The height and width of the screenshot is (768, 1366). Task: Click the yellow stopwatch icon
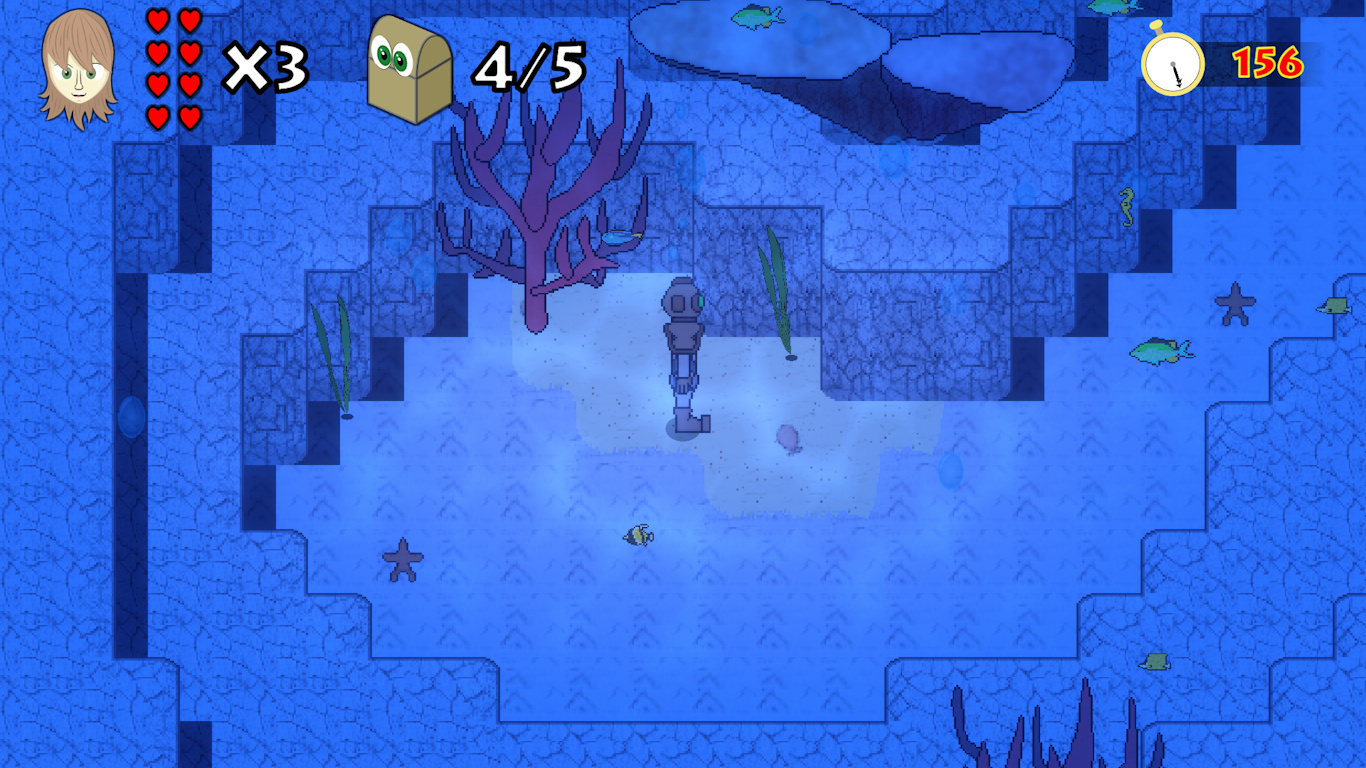[x=1172, y=62]
